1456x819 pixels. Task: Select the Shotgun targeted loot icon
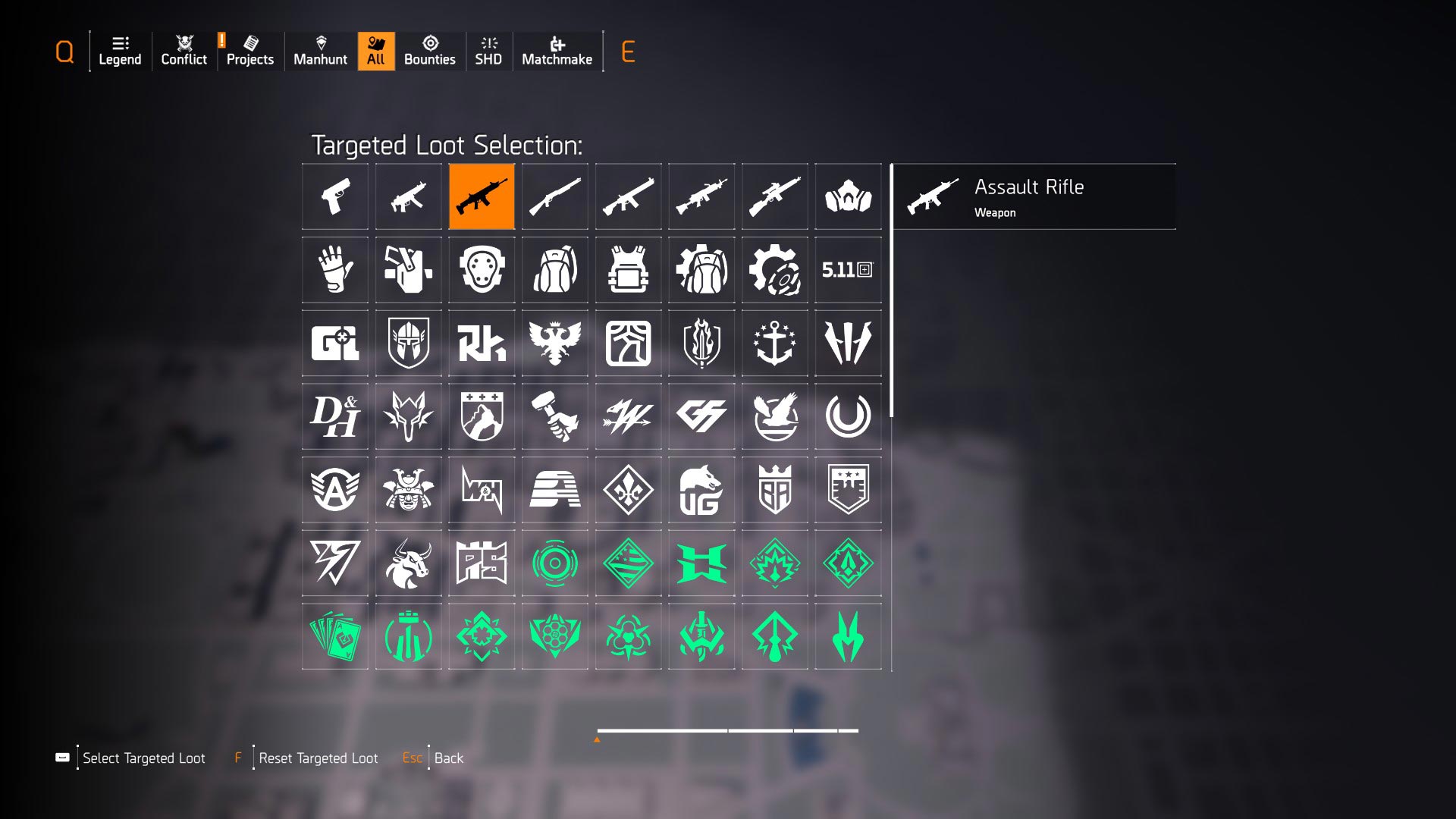[554, 196]
